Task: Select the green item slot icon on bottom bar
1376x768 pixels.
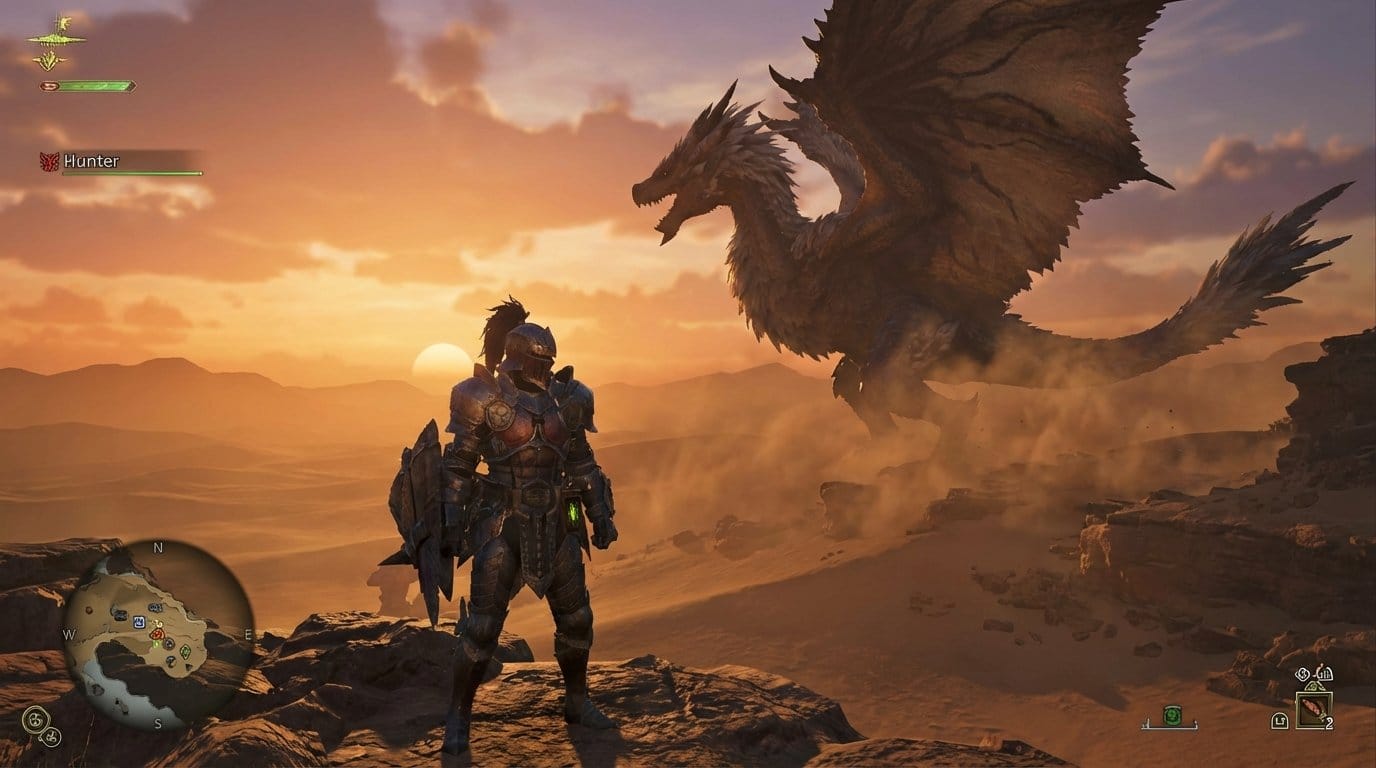Action: coord(1173,715)
